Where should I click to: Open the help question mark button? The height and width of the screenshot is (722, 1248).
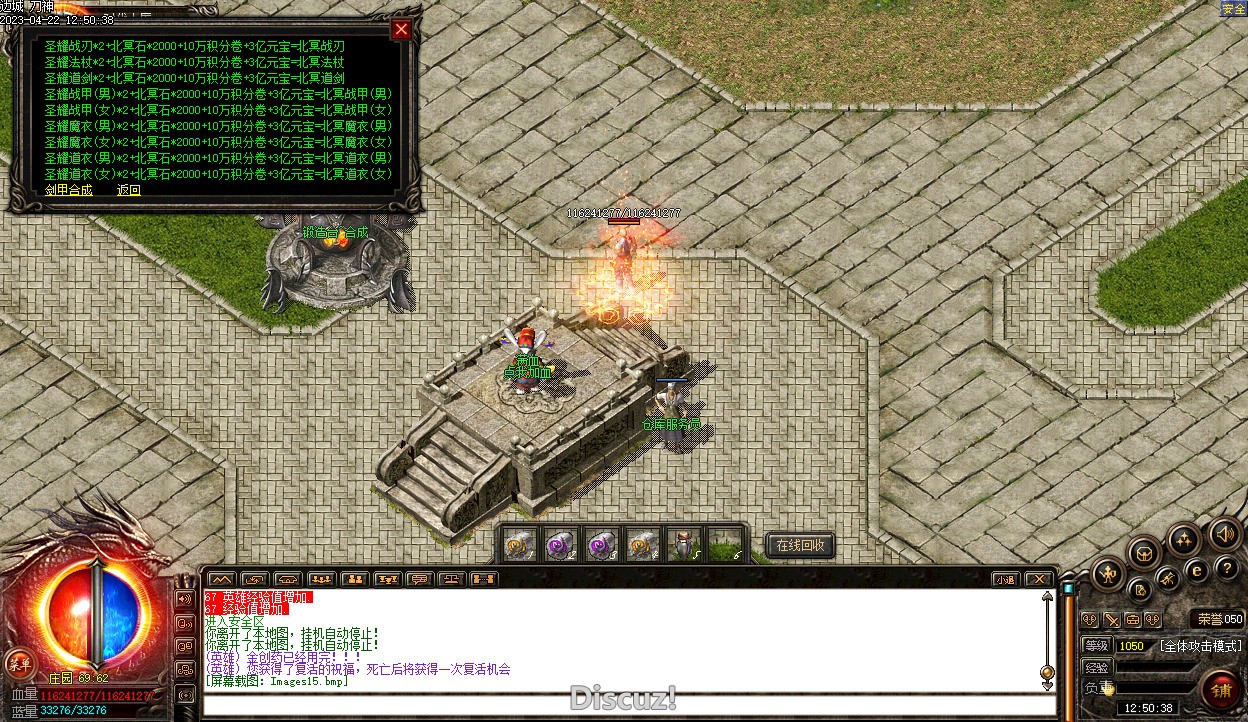coord(1227,567)
